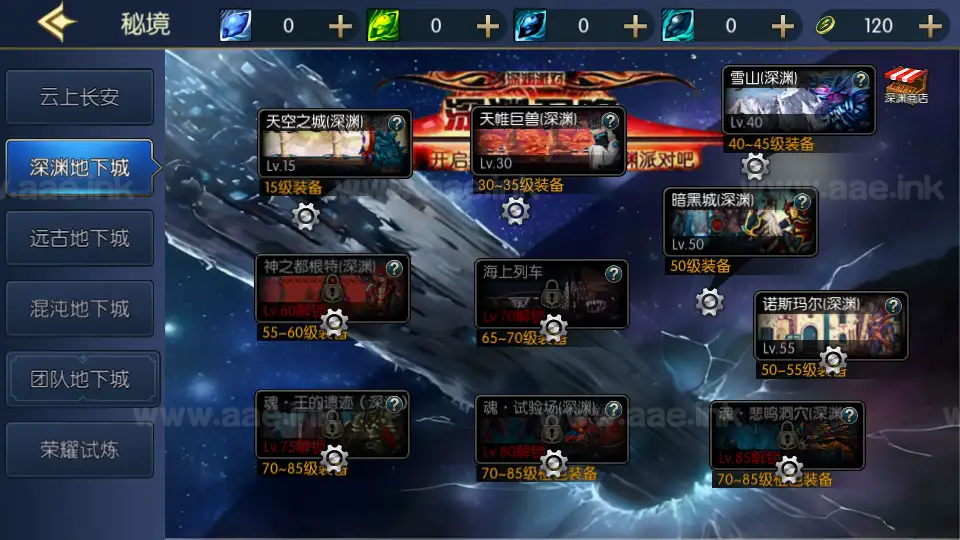The image size is (960, 540).
Task: Choose the 天帷巨兽(深渊) dungeon tile
Action: (540, 143)
